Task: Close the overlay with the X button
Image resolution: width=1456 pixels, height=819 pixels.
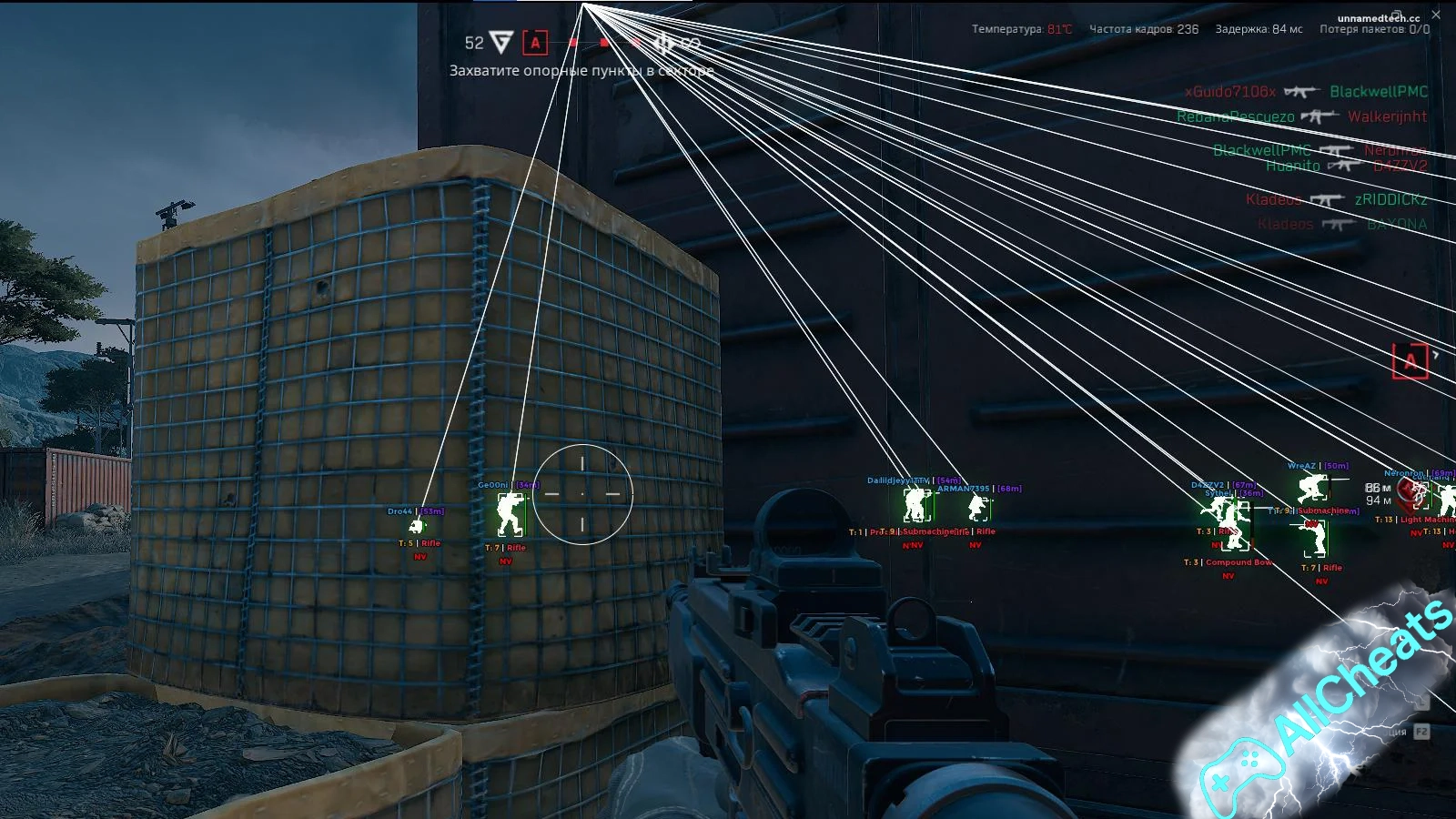Action: (x=1436, y=15)
